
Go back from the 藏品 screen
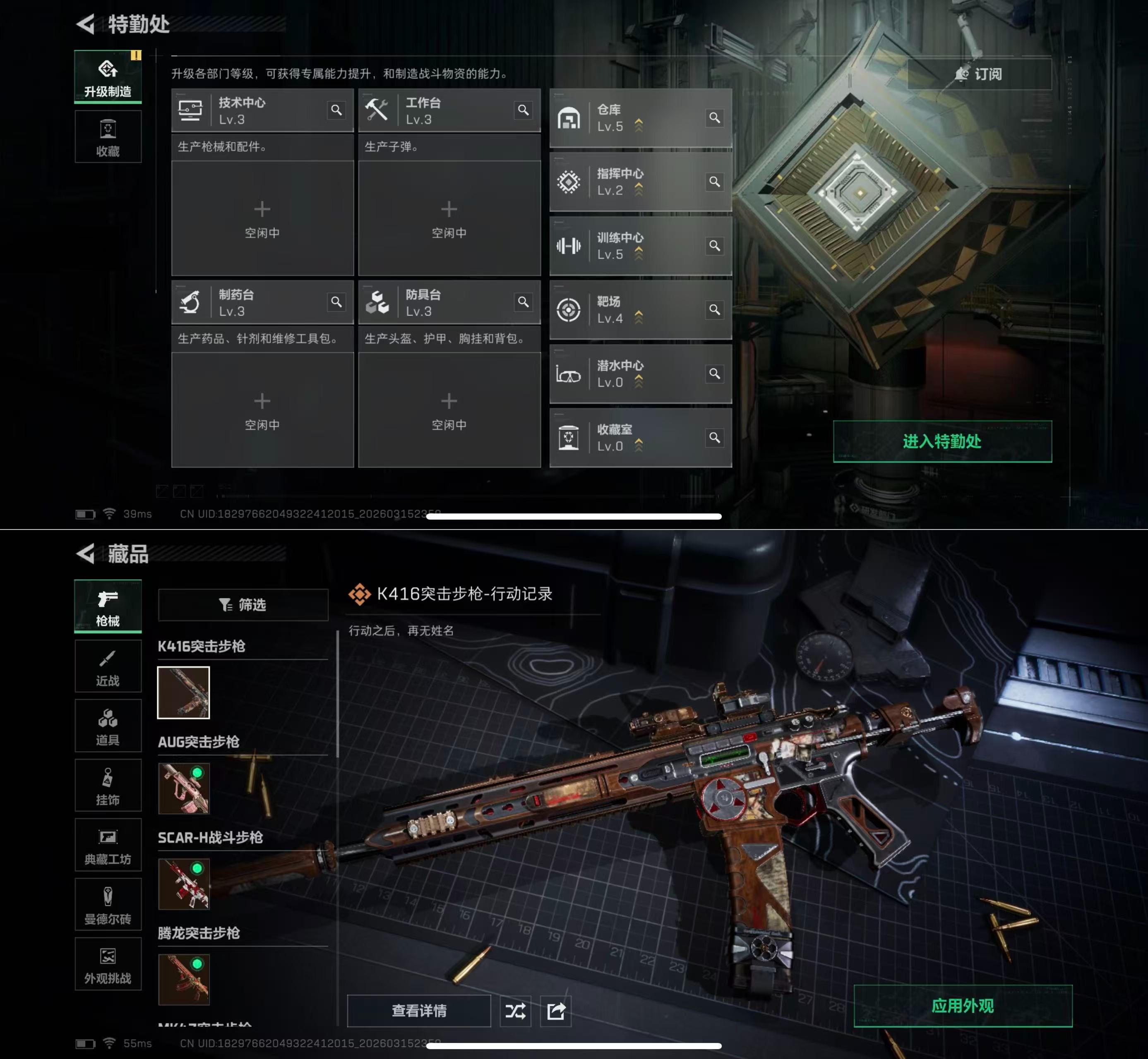86,553
